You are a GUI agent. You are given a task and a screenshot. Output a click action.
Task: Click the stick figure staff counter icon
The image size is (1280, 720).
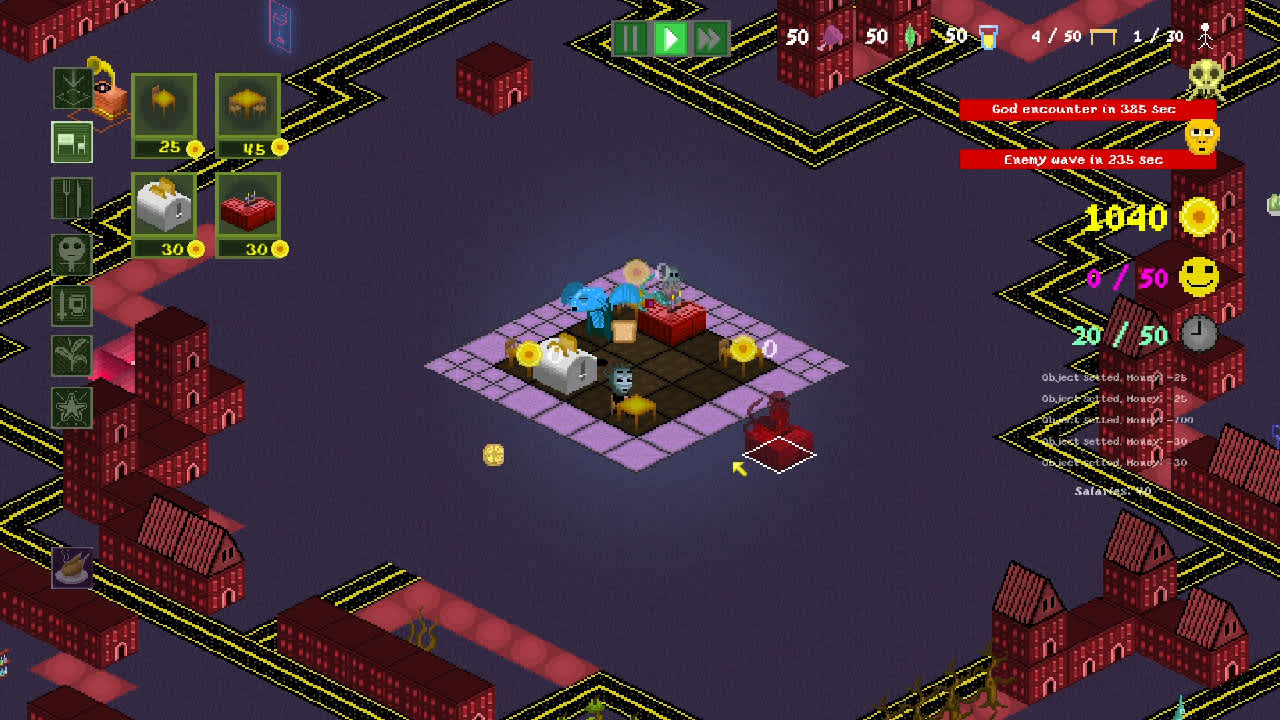pos(1206,35)
